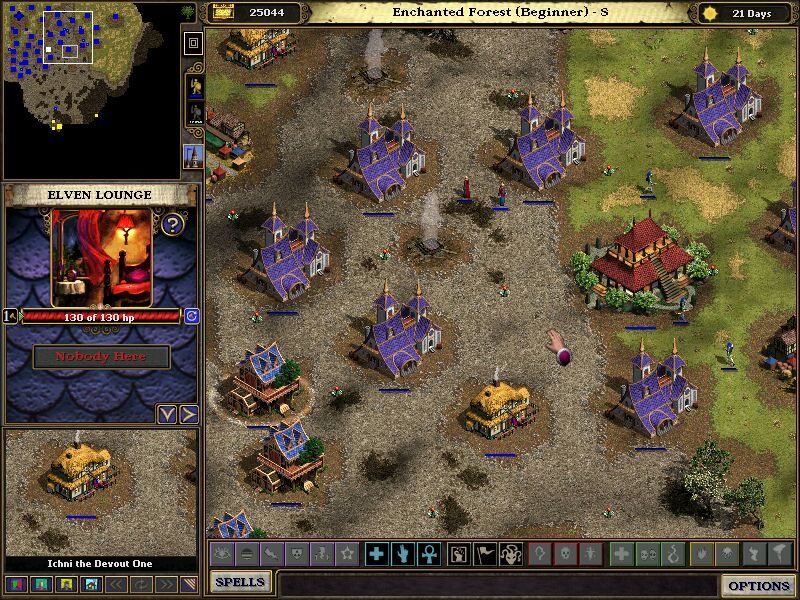800x600 pixels.
Task: Cast the blue cross healing spell
Action: pos(376,553)
